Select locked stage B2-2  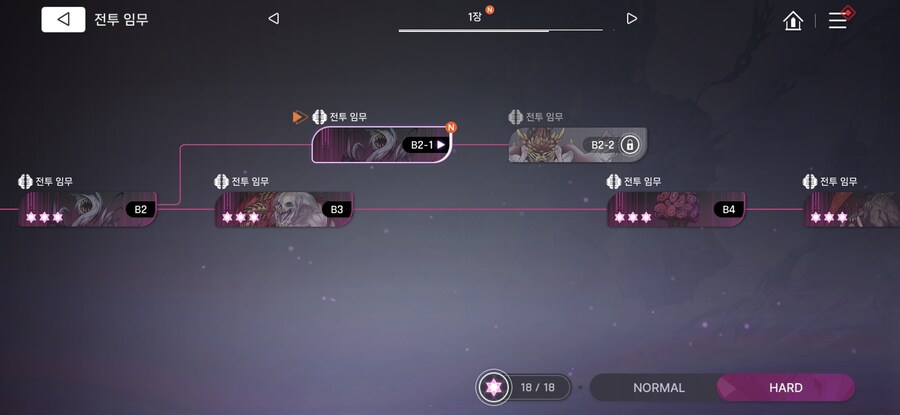[577, 145]
